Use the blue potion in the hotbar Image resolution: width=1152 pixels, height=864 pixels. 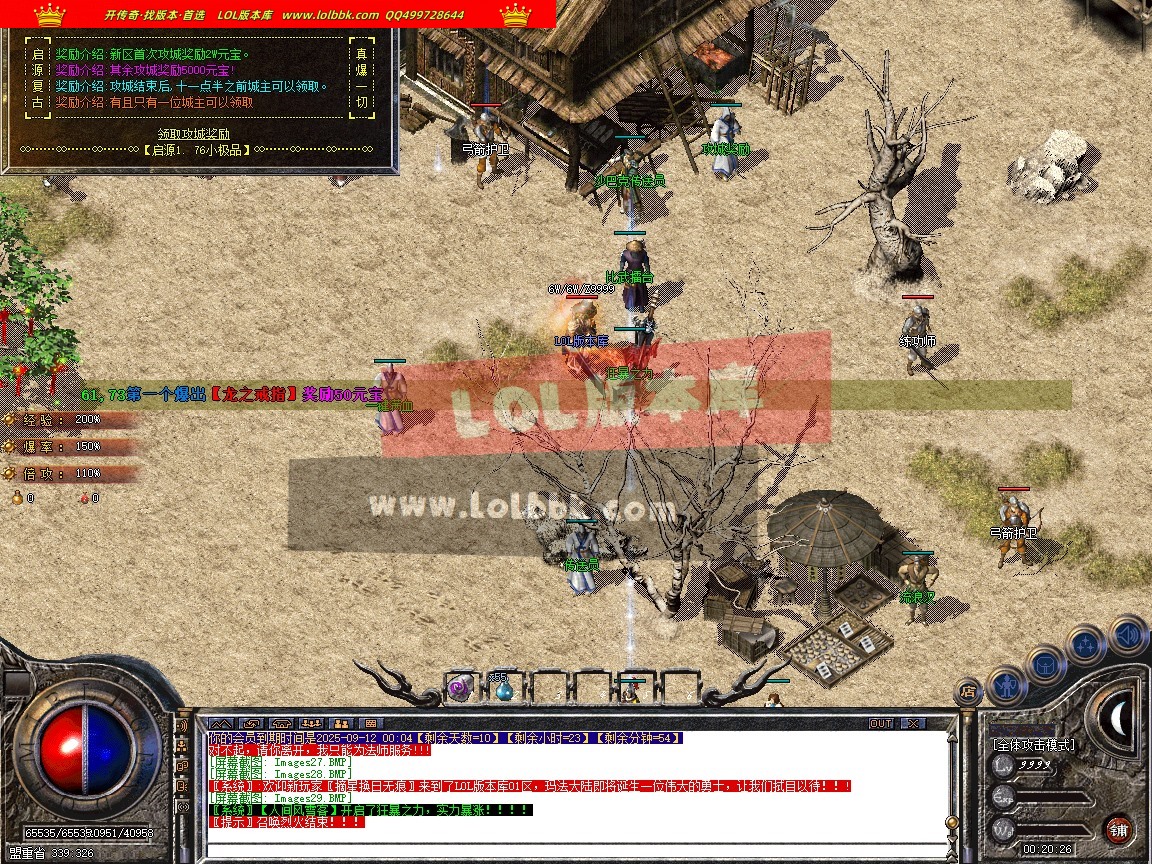click(503, 688)
